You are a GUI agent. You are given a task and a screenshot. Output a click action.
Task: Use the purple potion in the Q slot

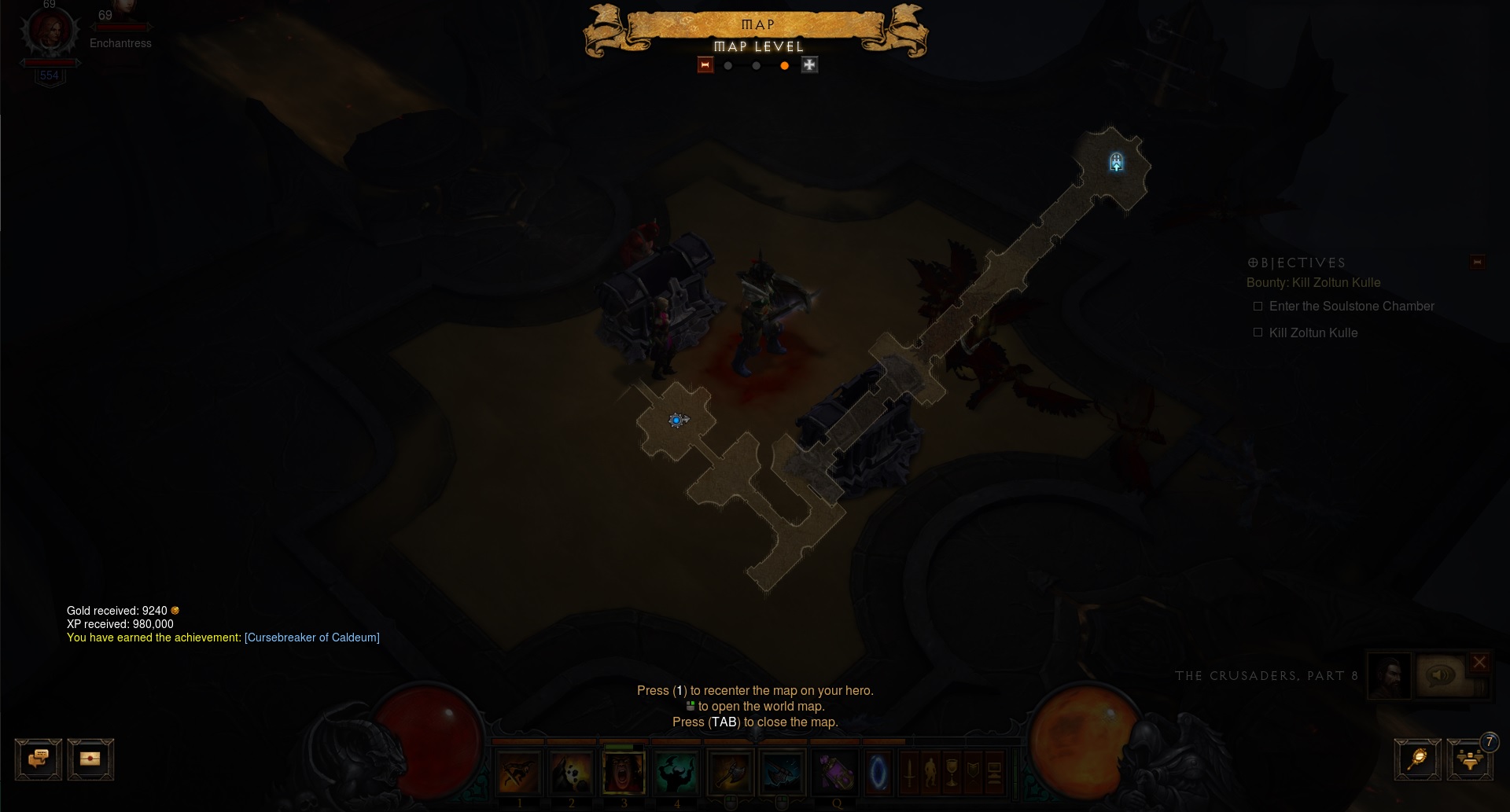[835, 772]
